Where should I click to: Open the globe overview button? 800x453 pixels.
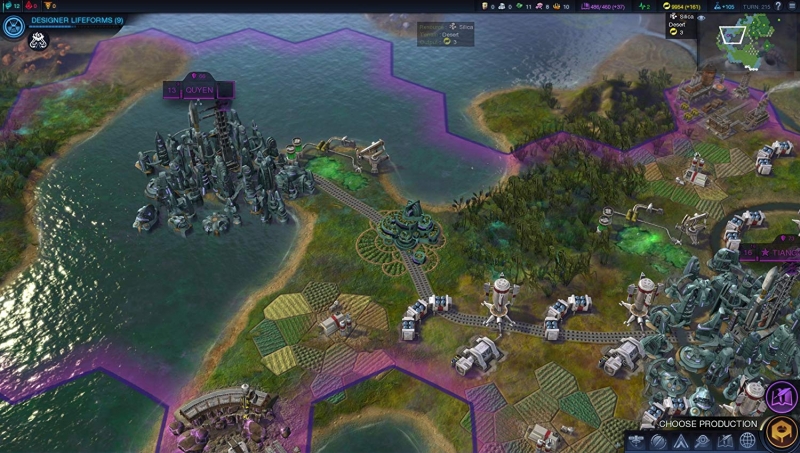coord(748,441)
